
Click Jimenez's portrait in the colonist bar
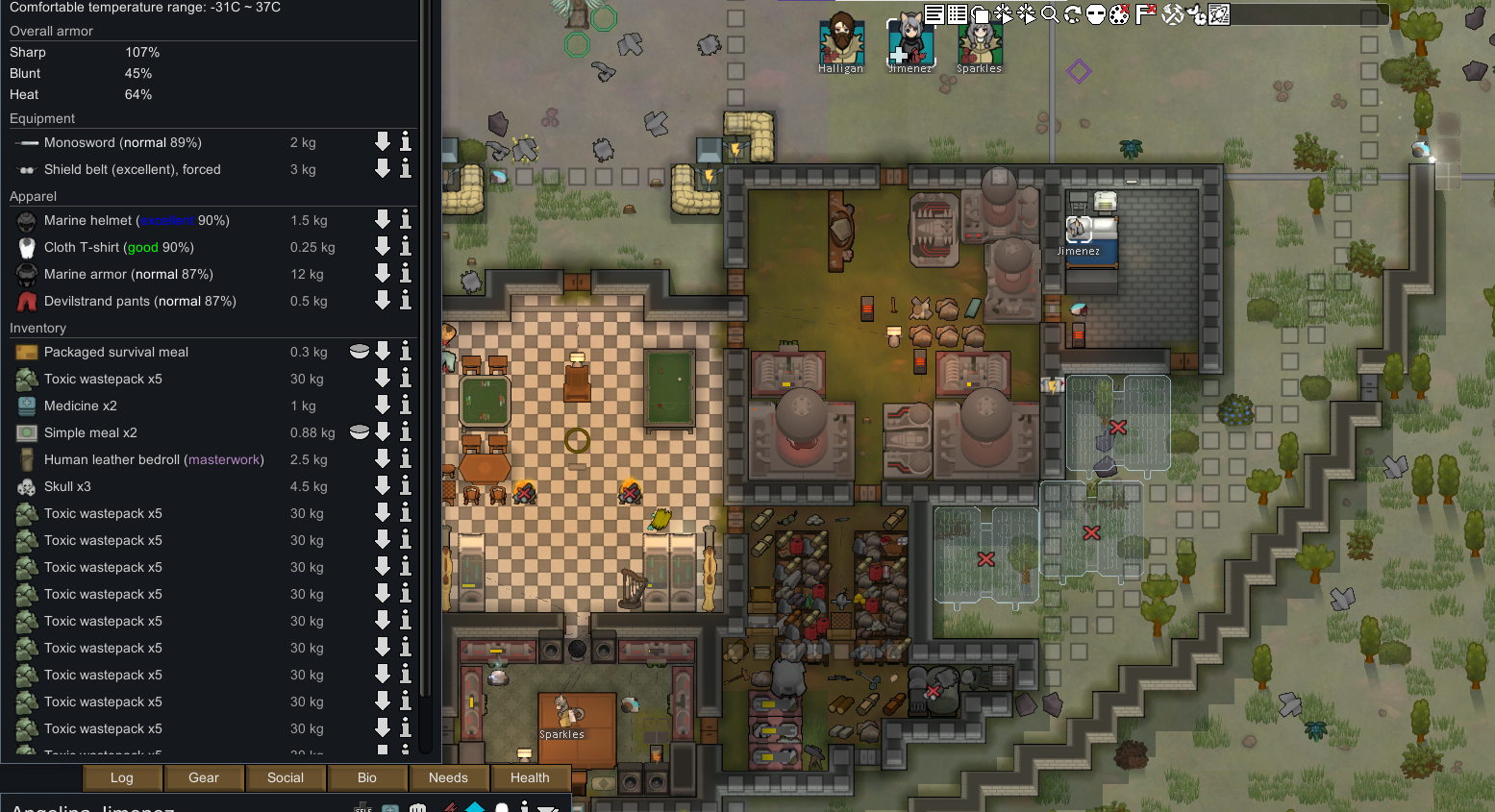point(909,41)
